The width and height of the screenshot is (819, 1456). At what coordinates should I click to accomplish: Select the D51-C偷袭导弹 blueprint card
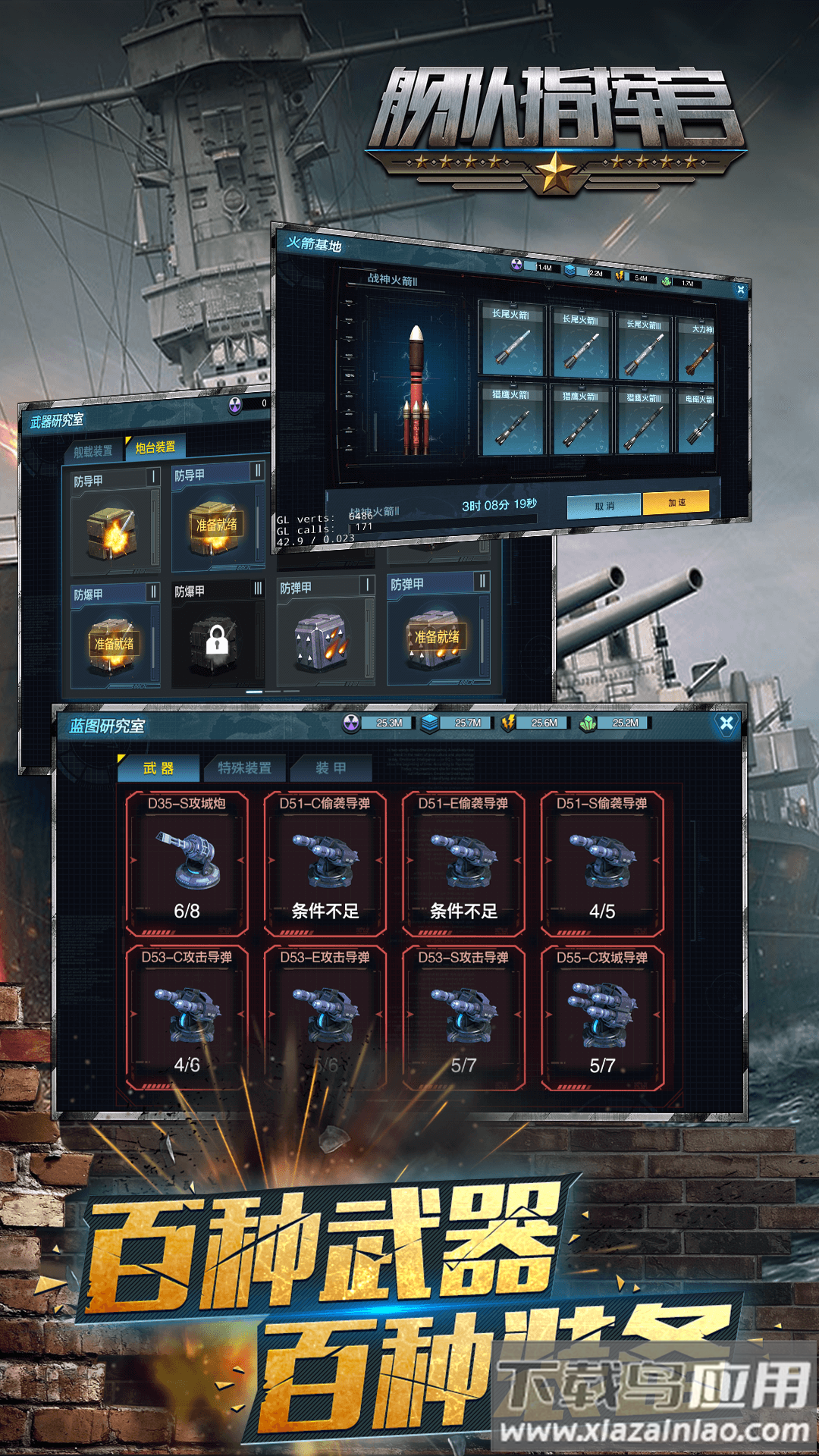(325, 863)
